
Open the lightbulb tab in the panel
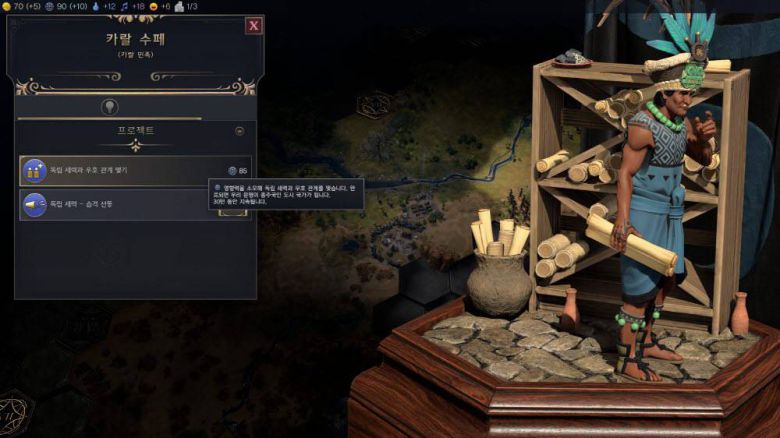[x=109, y=106]
